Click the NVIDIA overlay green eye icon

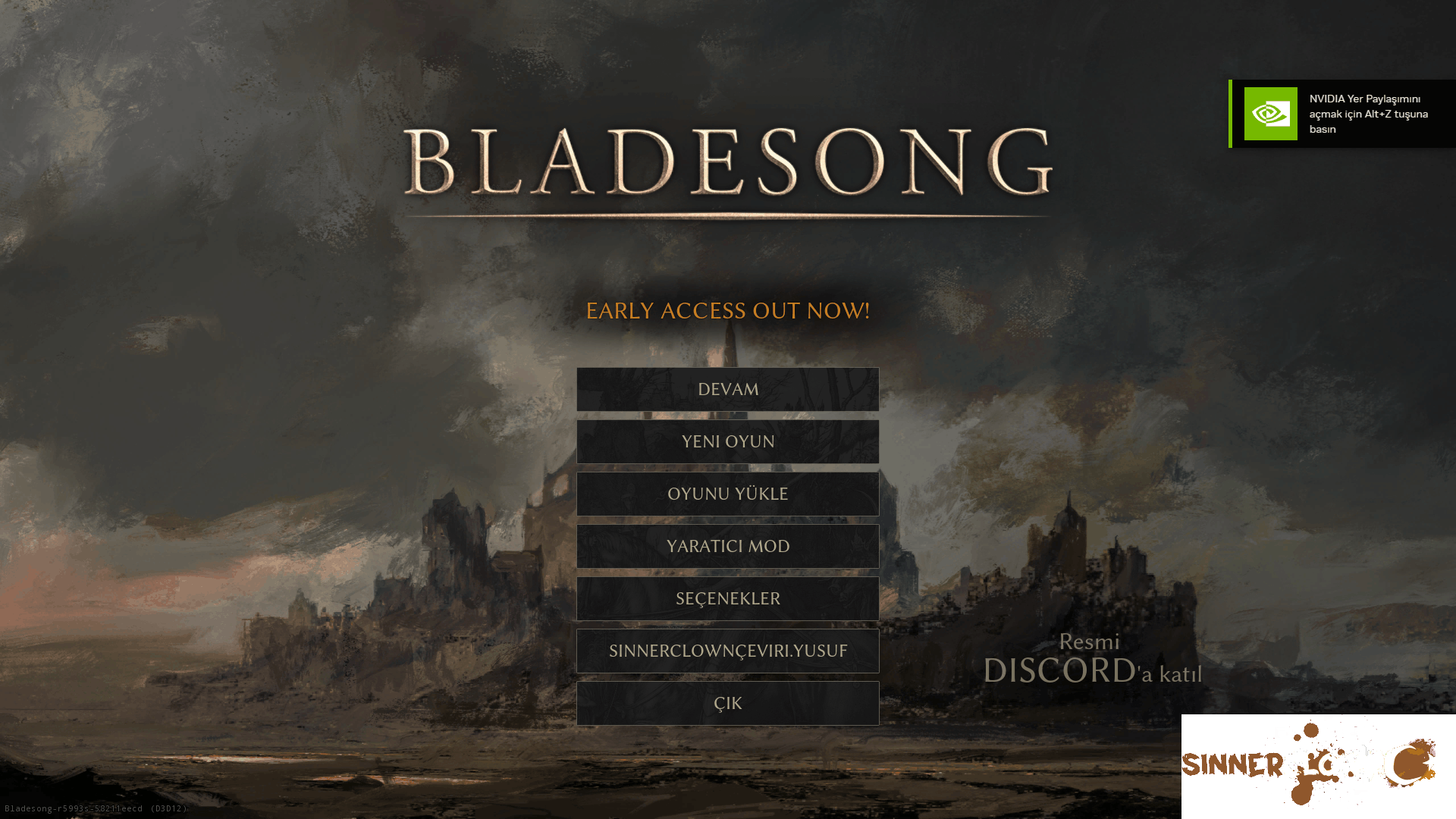1270,114
